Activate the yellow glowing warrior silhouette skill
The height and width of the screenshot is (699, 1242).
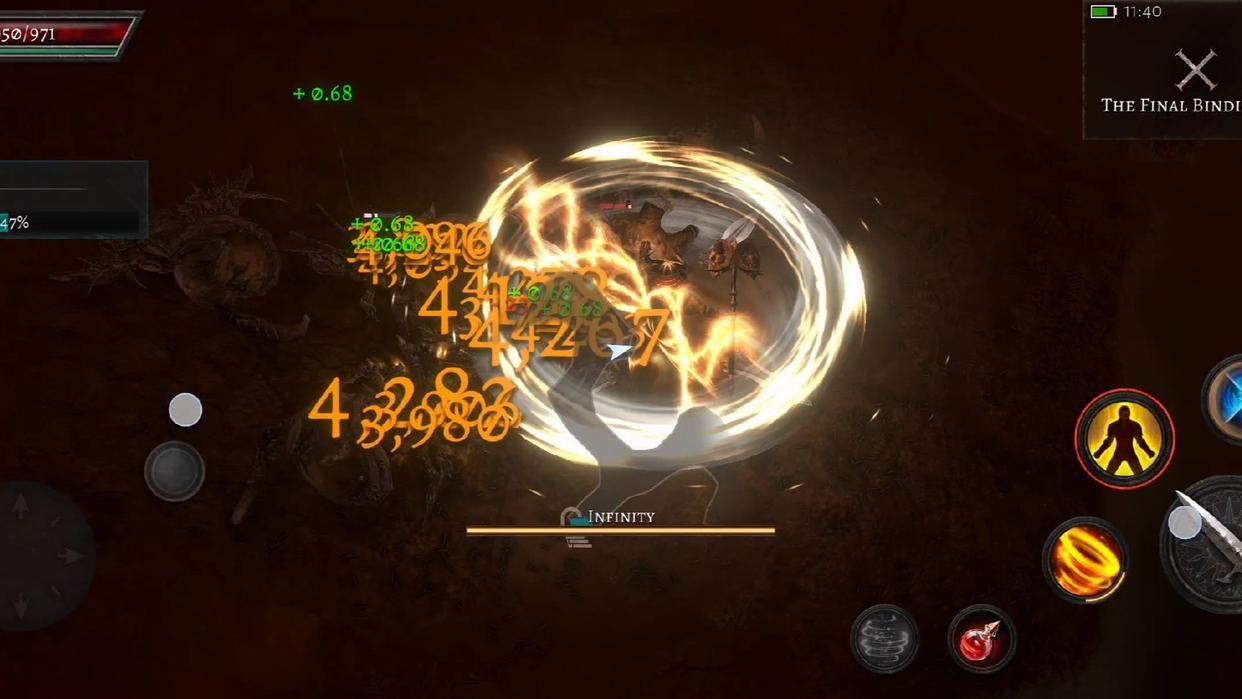[1124, 438]
